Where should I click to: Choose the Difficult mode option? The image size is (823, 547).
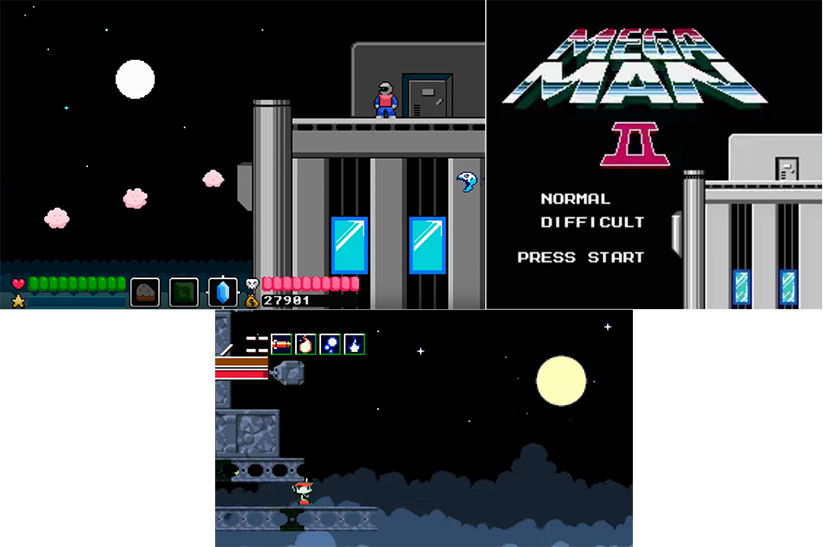[592, 222]
